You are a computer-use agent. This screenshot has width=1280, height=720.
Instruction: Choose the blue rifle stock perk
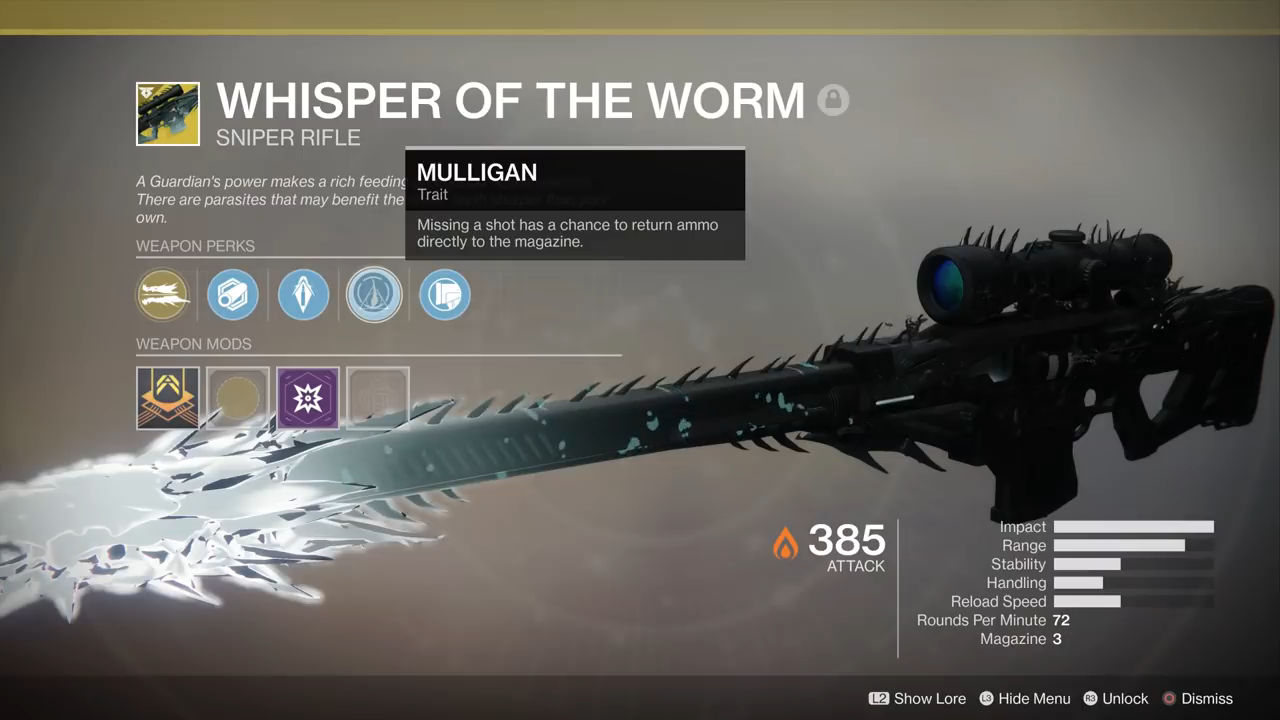pos(444,295)
